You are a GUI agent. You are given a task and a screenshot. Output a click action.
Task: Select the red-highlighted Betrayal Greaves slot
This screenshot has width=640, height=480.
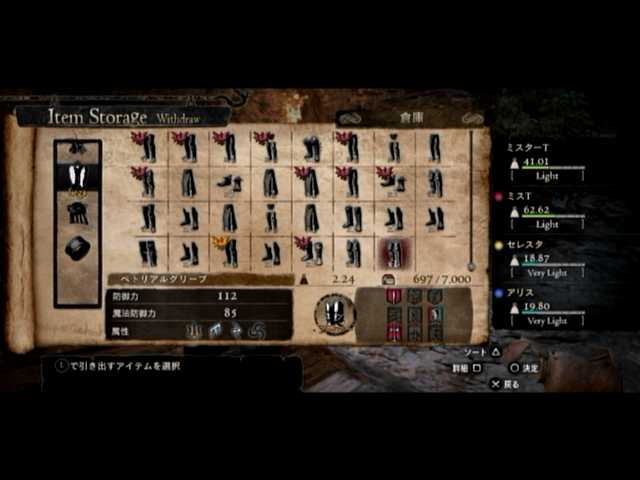[393, 253]
